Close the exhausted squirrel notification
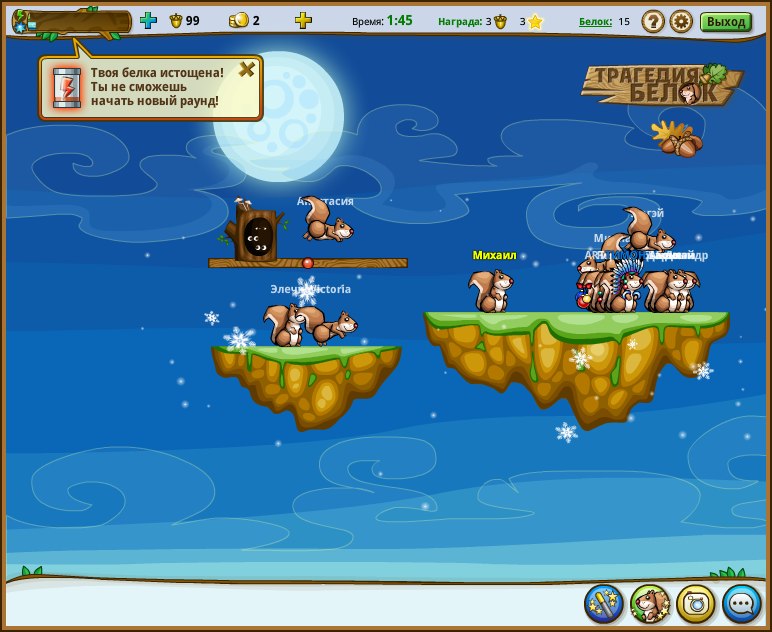 point(246,69)
